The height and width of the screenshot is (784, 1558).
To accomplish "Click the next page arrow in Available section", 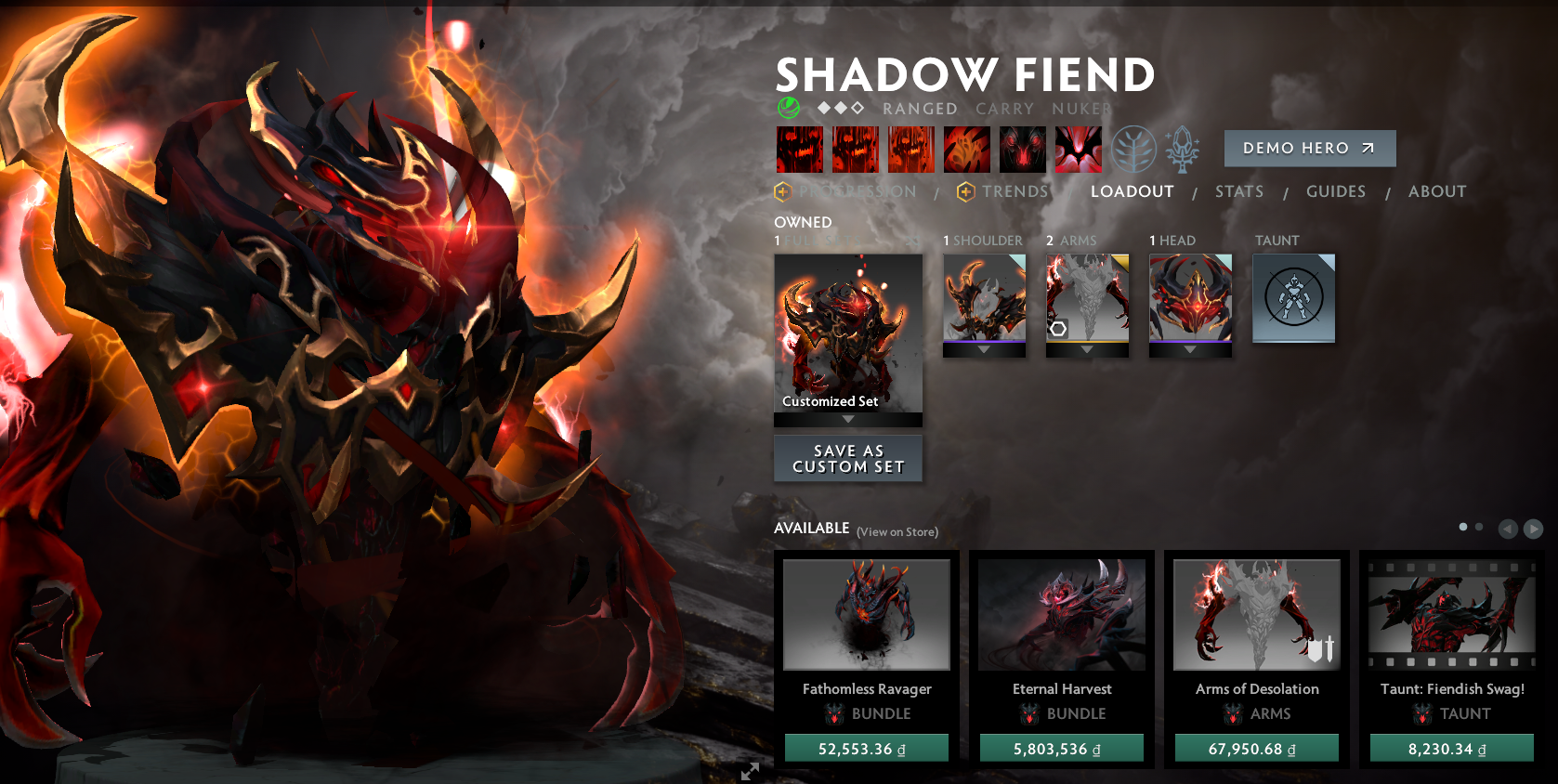I will click(1534, 529).
